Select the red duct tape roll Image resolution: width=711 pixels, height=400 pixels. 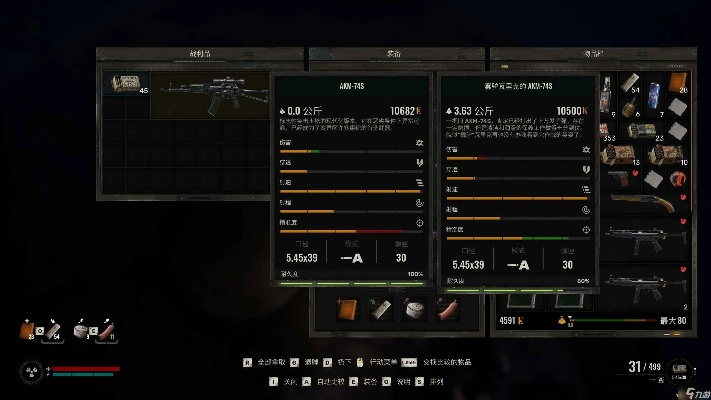pos(678,179)
